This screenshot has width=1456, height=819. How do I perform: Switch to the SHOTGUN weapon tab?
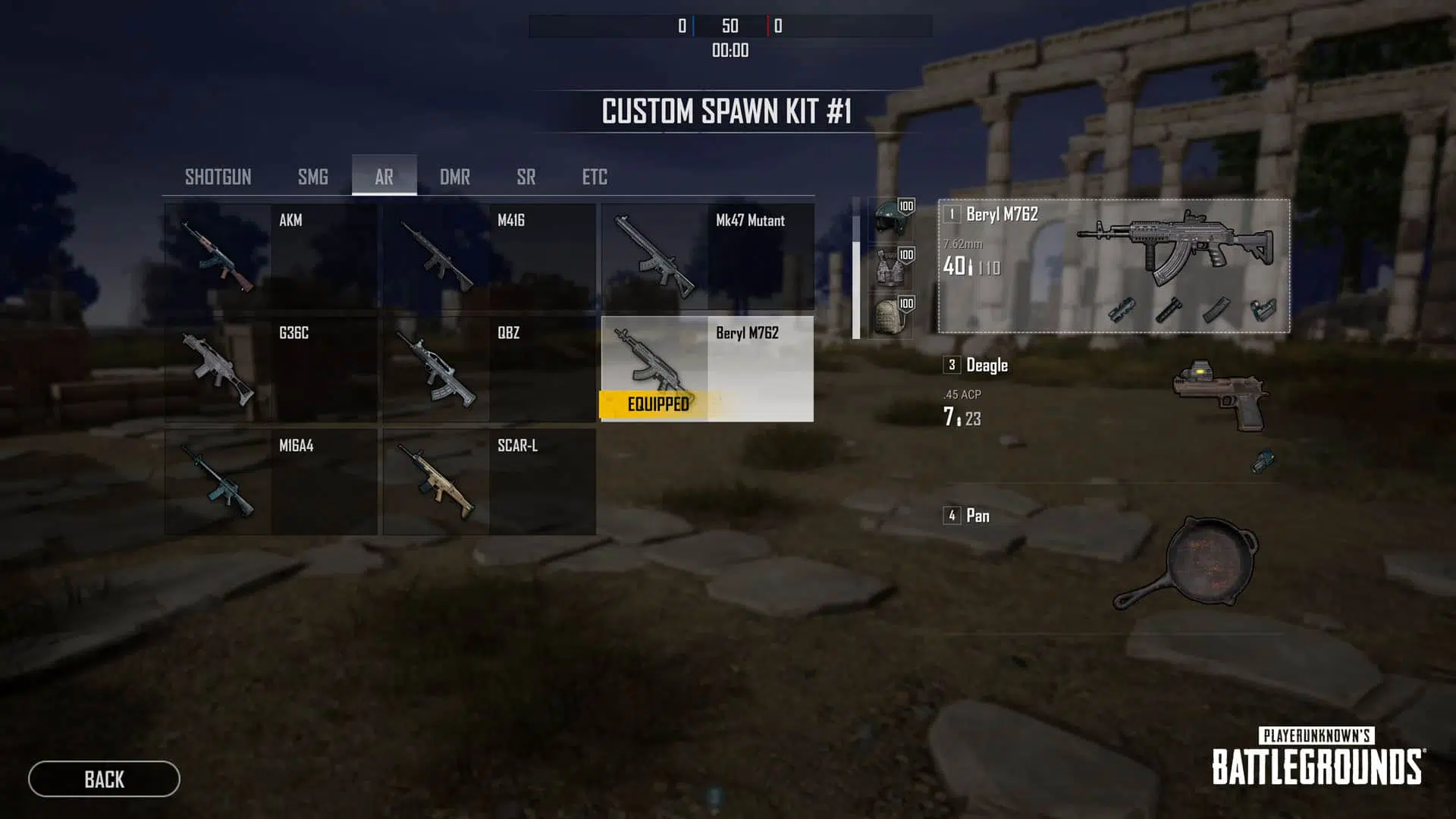(x=218, y=177)
